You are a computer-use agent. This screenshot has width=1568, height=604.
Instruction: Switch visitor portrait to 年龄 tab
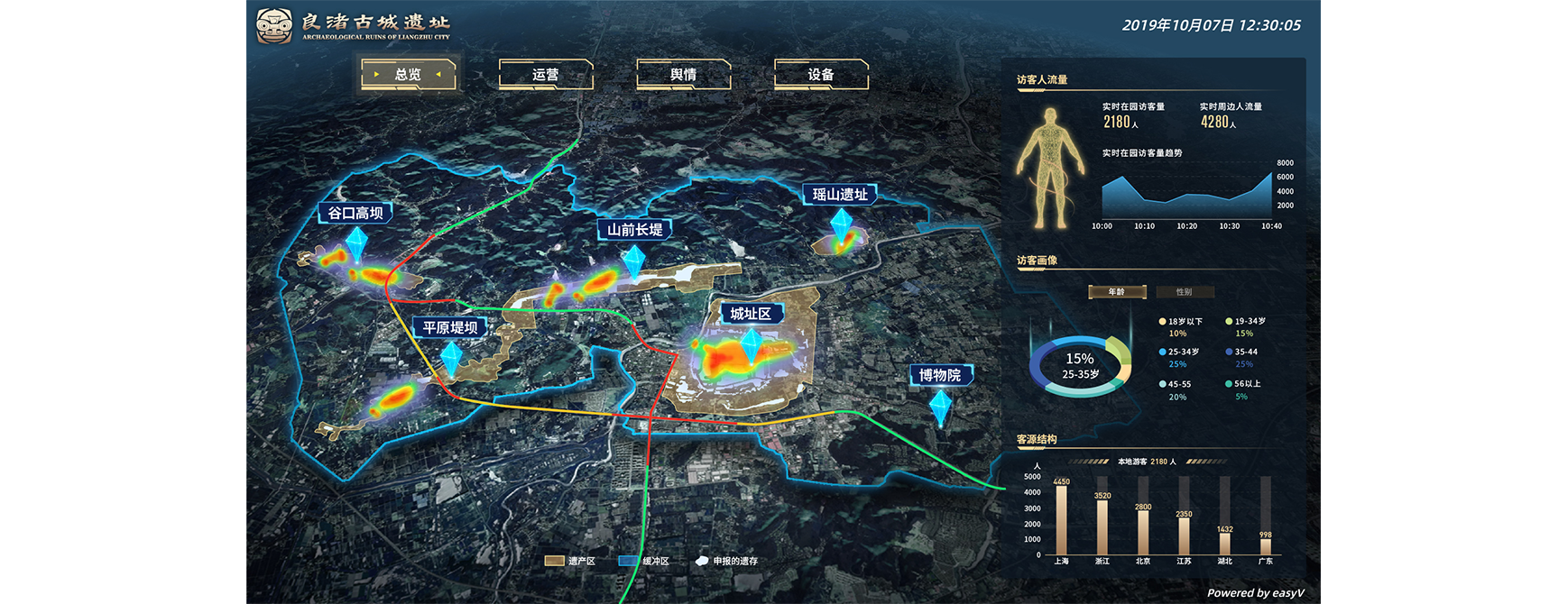(1117, 292)
